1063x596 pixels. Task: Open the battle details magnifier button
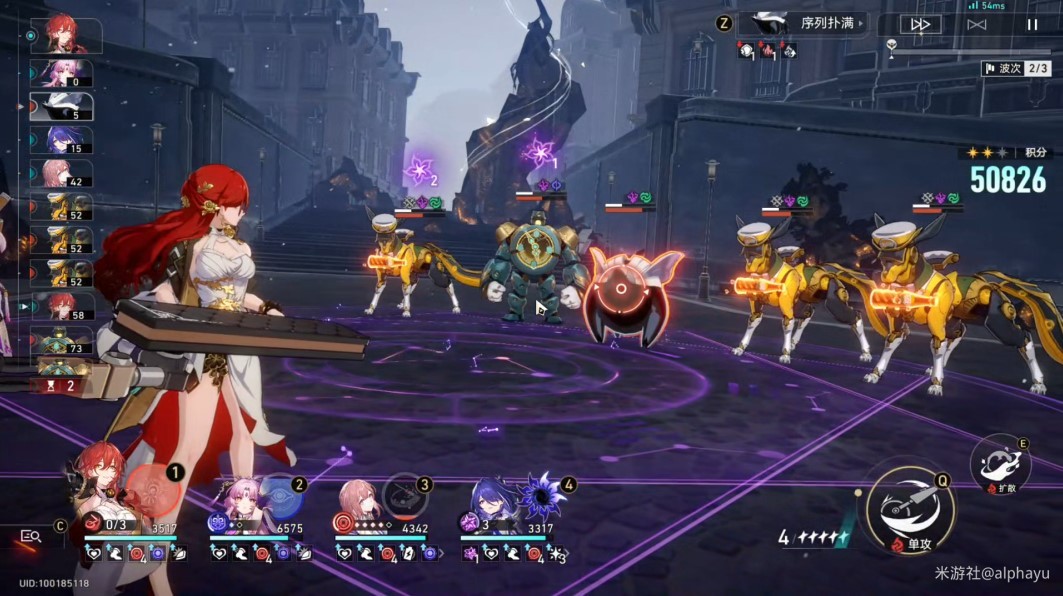pyautogui.click(x=31, y=536)
